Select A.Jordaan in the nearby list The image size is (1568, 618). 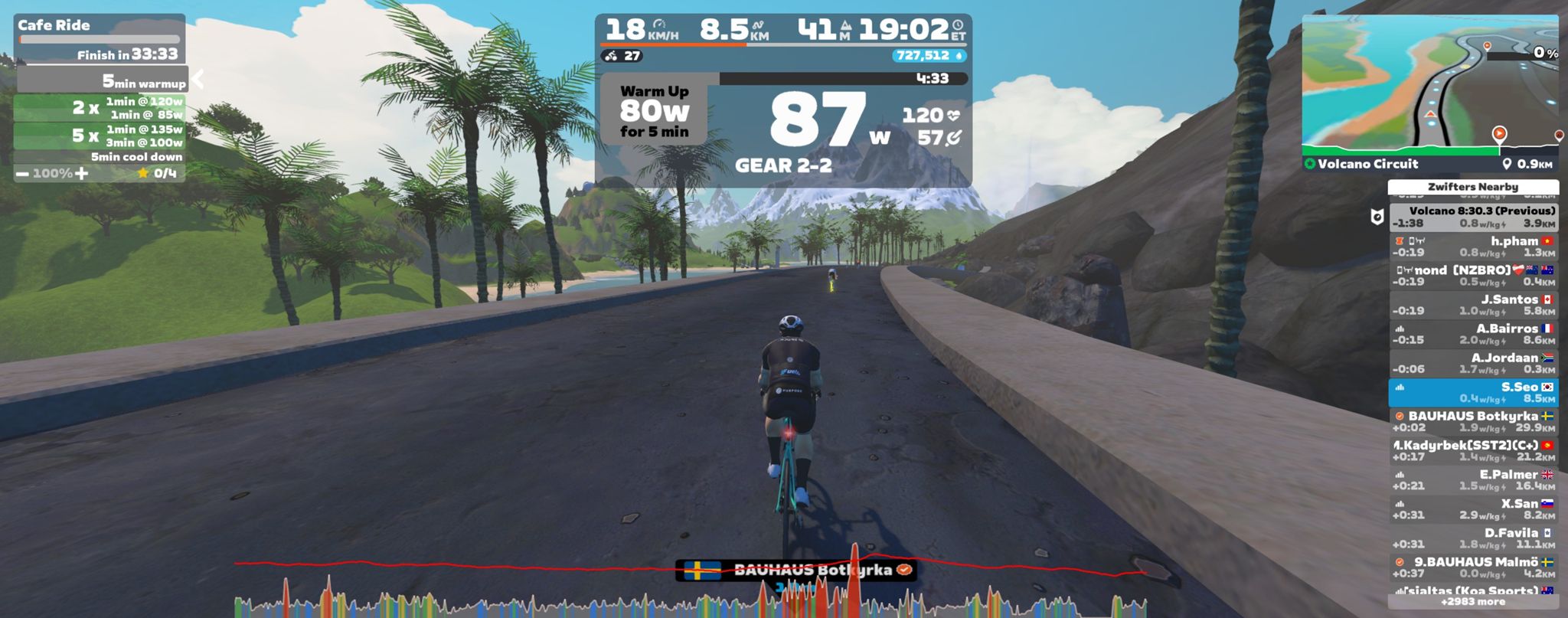pyautogui.click(x=1473, y=363)
